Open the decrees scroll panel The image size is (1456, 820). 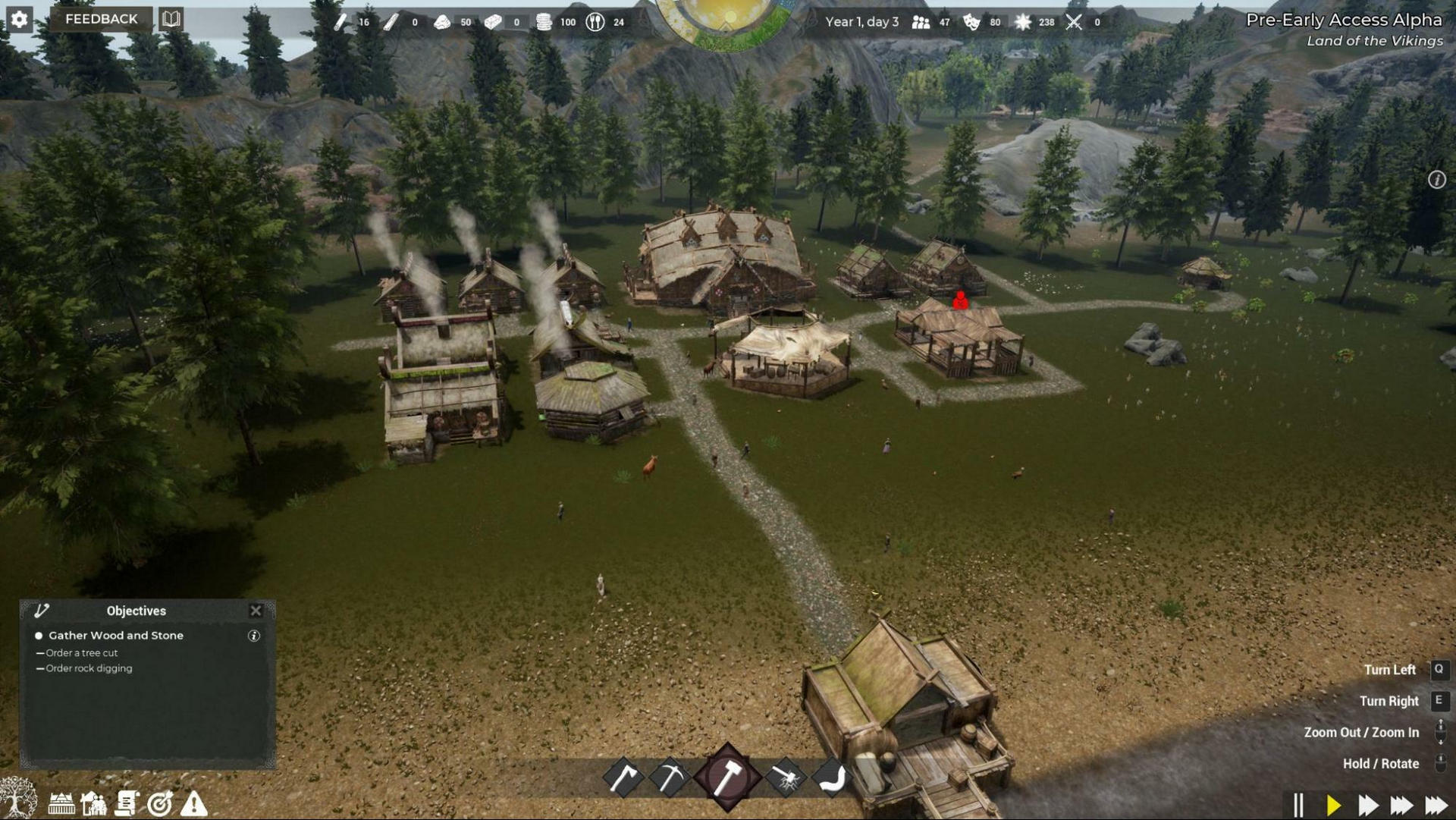[x=127, y=803]
